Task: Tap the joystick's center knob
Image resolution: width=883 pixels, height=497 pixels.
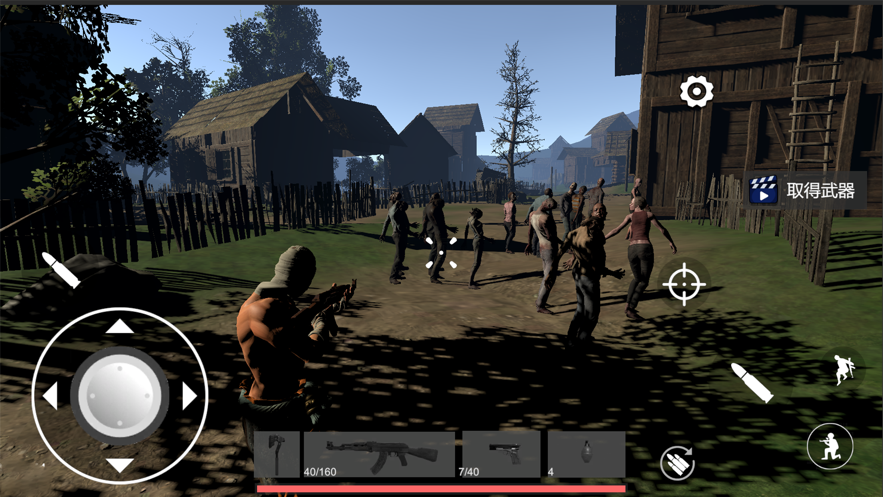Action: tap(120, 395)
